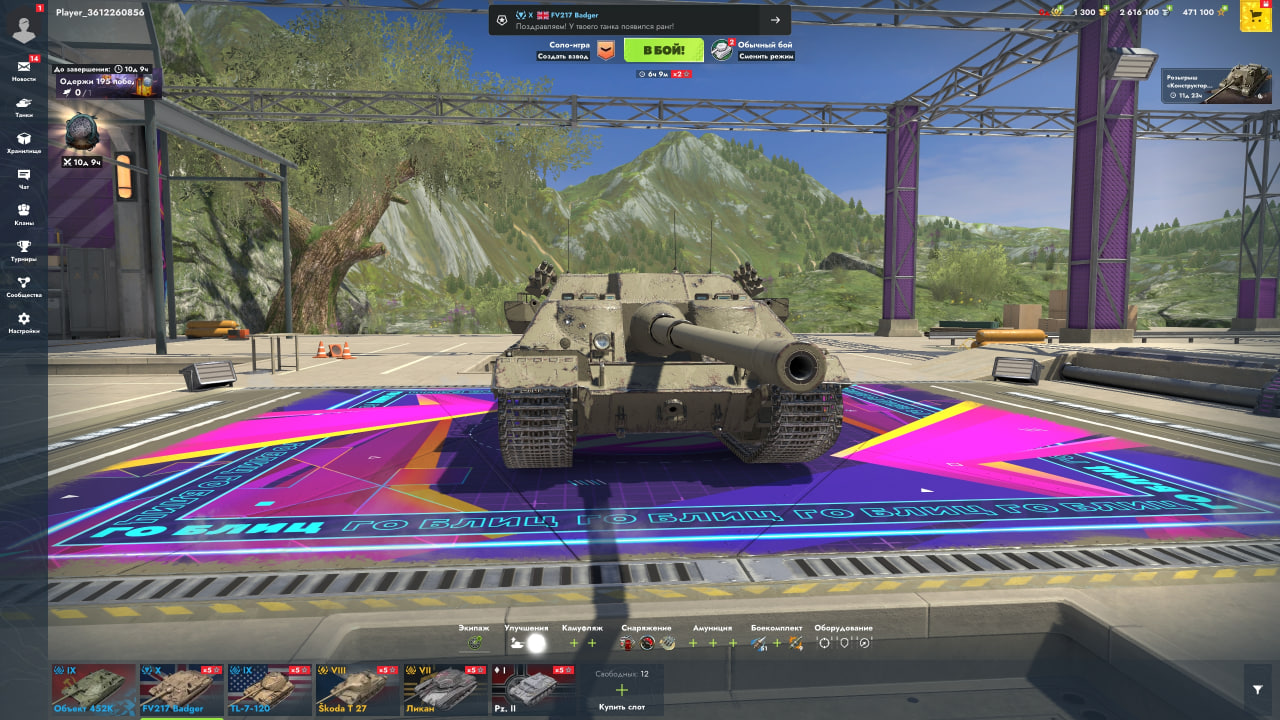The width and height of the screenshot is (1280, 720).
Task: Open the Новости news section
Action: tap(24, 69)
